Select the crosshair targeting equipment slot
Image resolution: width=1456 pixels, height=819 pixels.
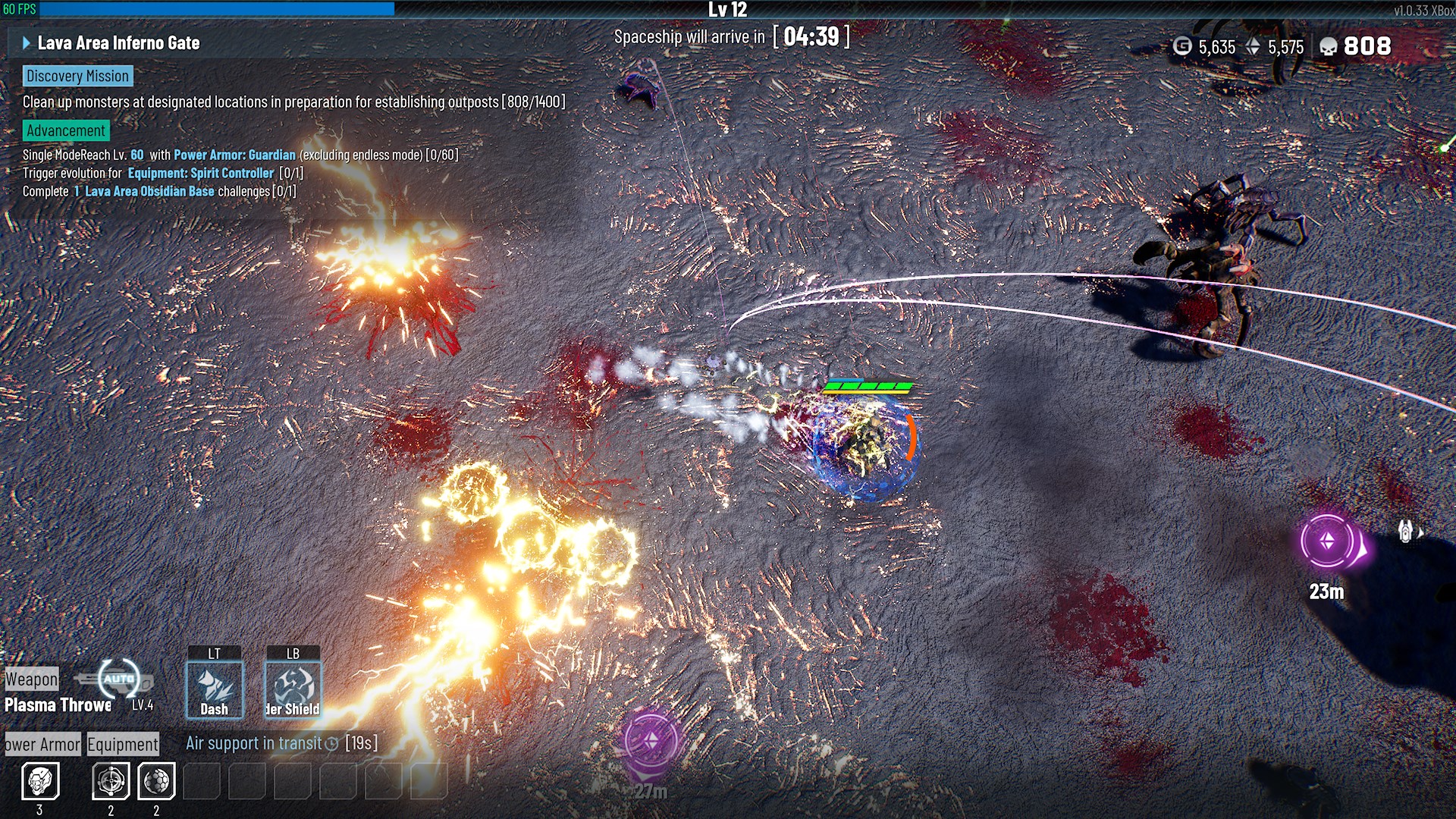pos(111,780)
